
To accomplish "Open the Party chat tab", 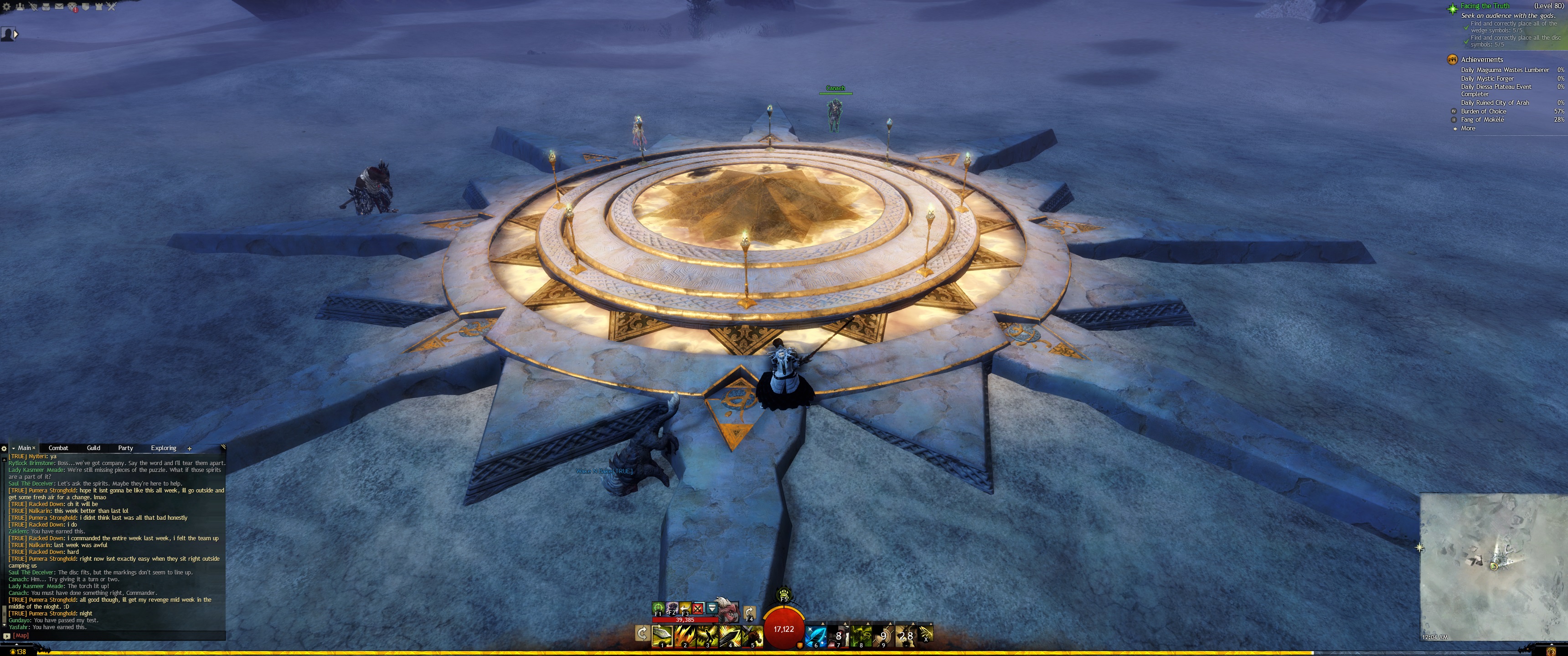I will pos(125,448).
